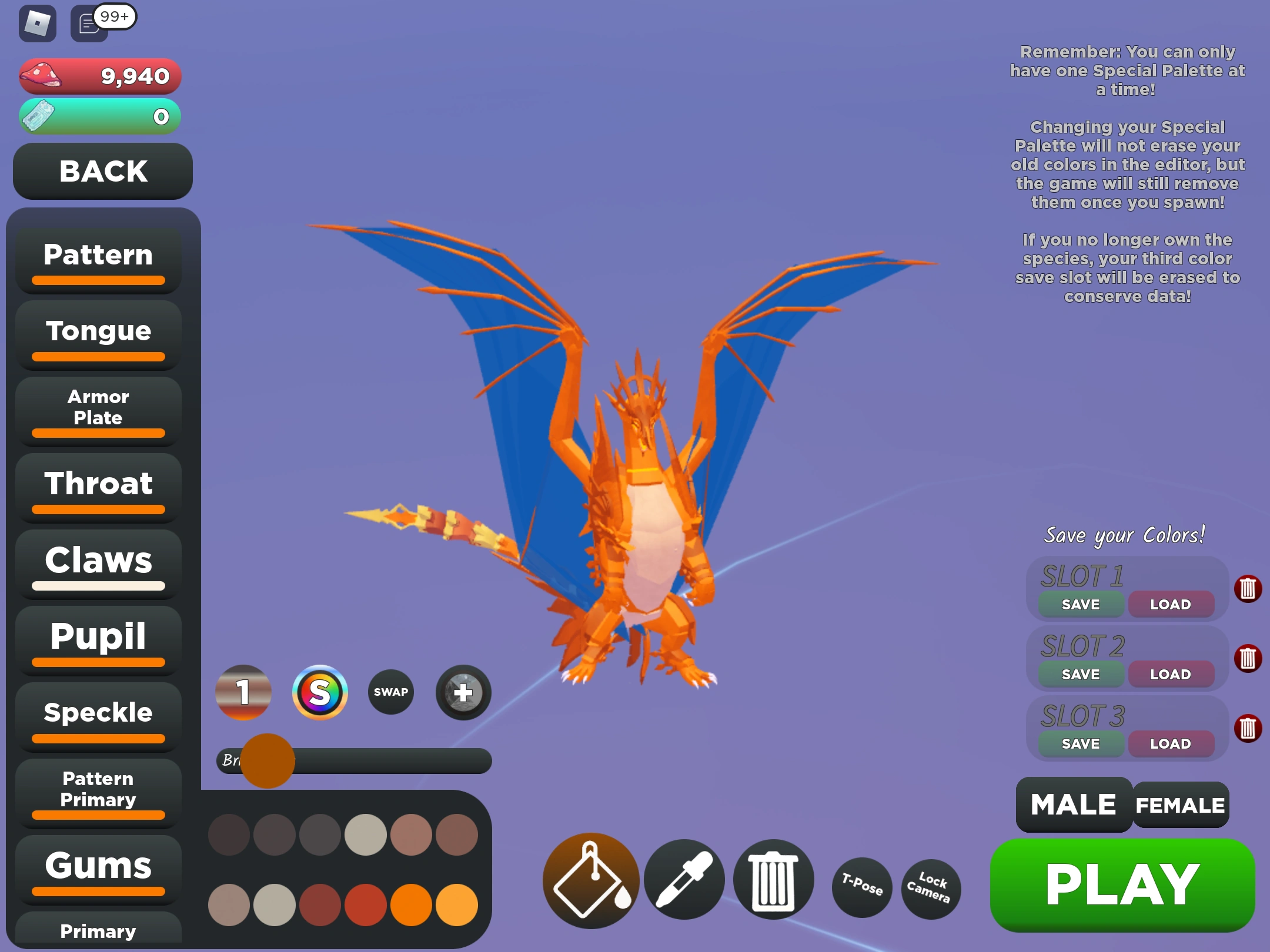This screenshot has height=952, width=1270.
Task: Open the Pattern color category
Action: click(98, 254)
